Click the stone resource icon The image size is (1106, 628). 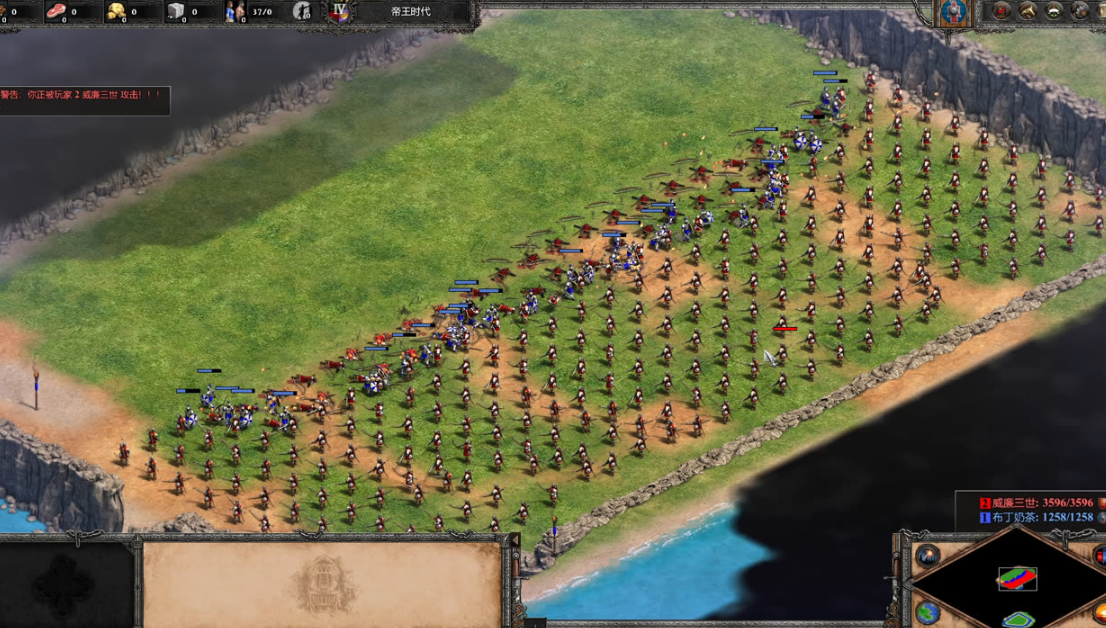point(177,12)
